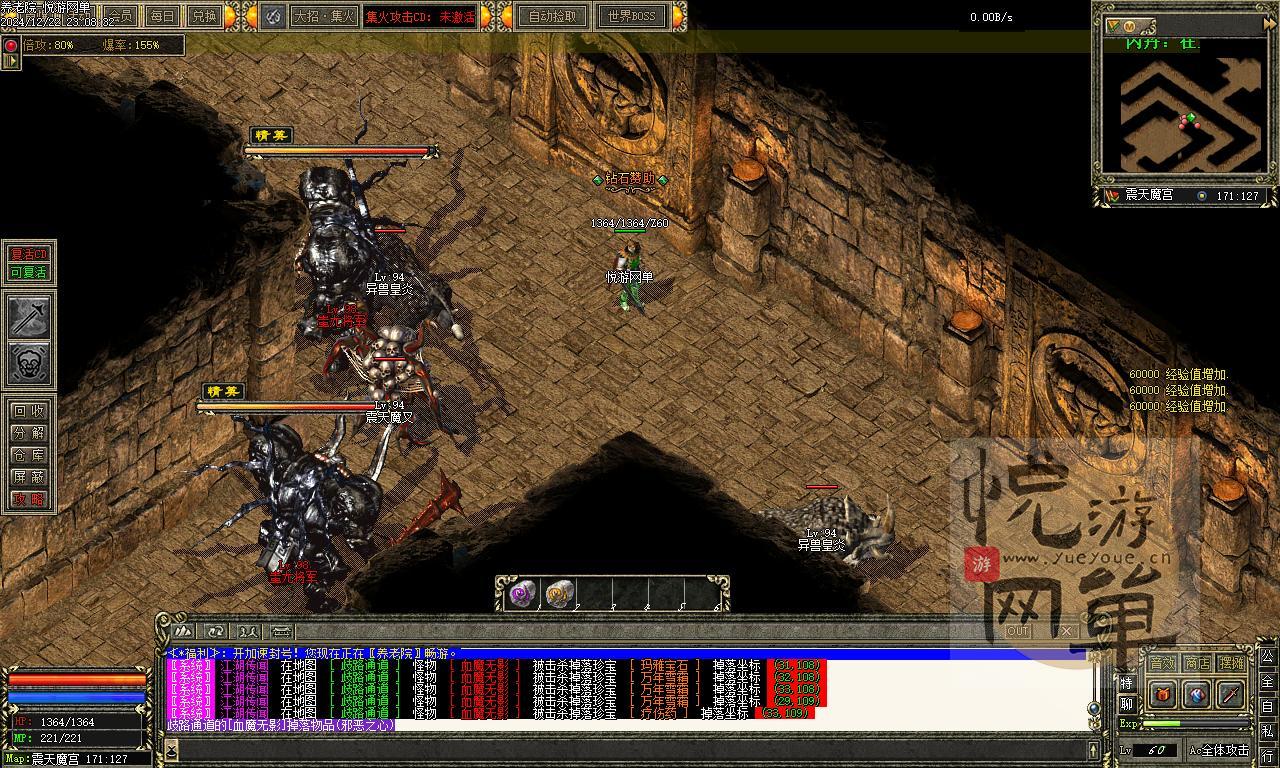Click the 兑换 exchange button

(x=204, y=16)
